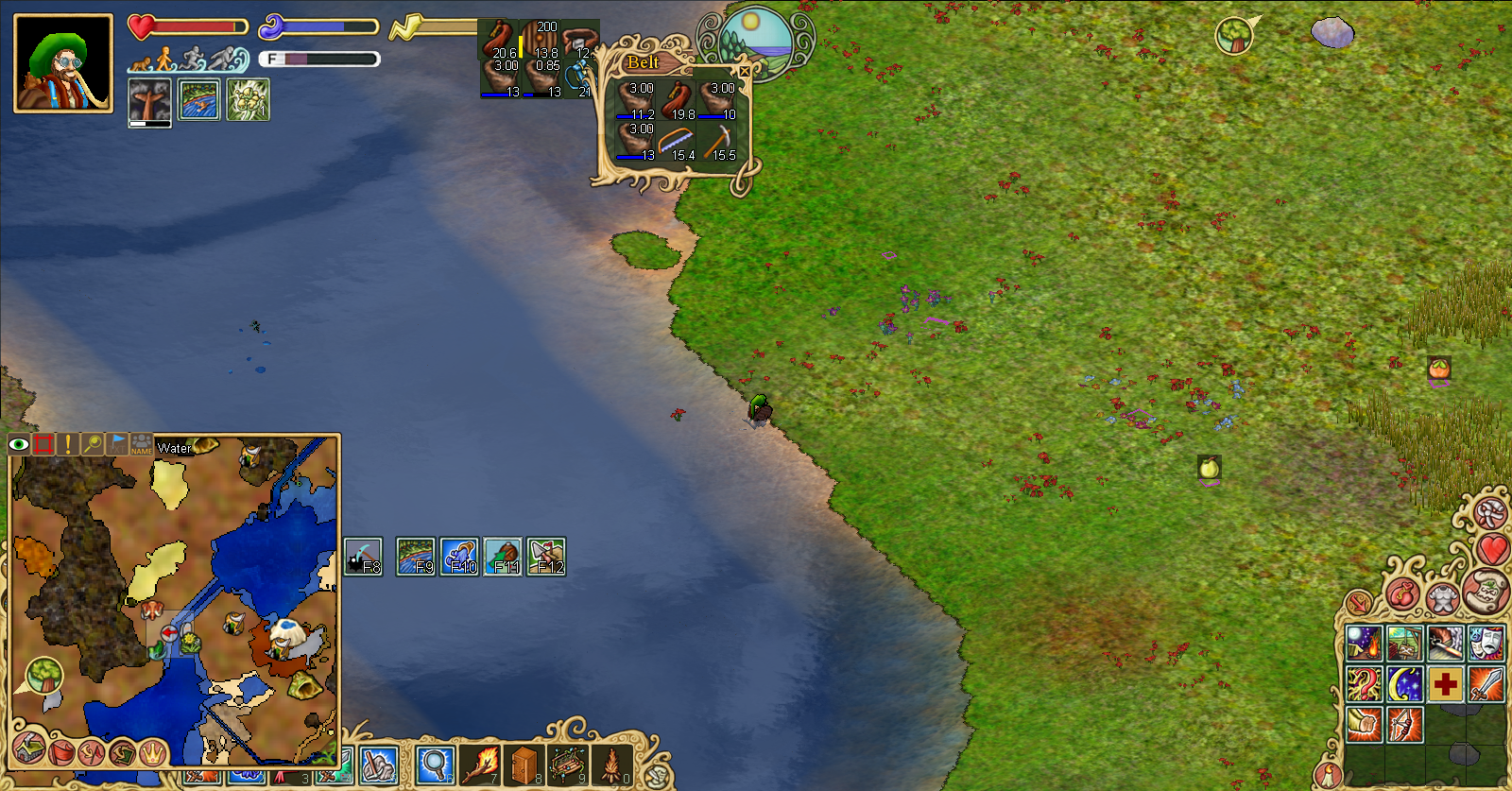Select the sword combat icon

1486,683
